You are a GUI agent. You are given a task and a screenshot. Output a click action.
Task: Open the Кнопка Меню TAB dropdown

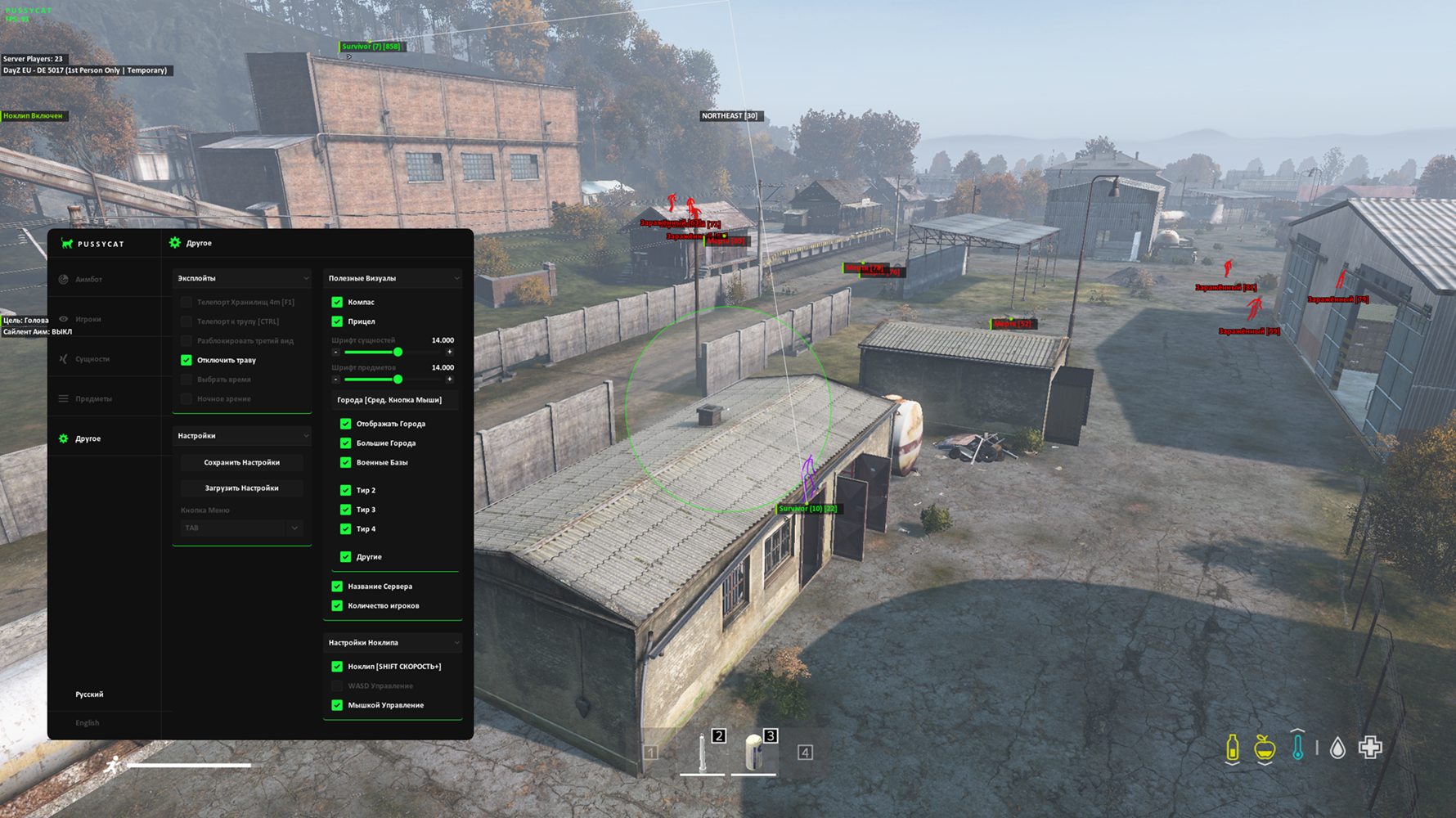click(240, 528)
